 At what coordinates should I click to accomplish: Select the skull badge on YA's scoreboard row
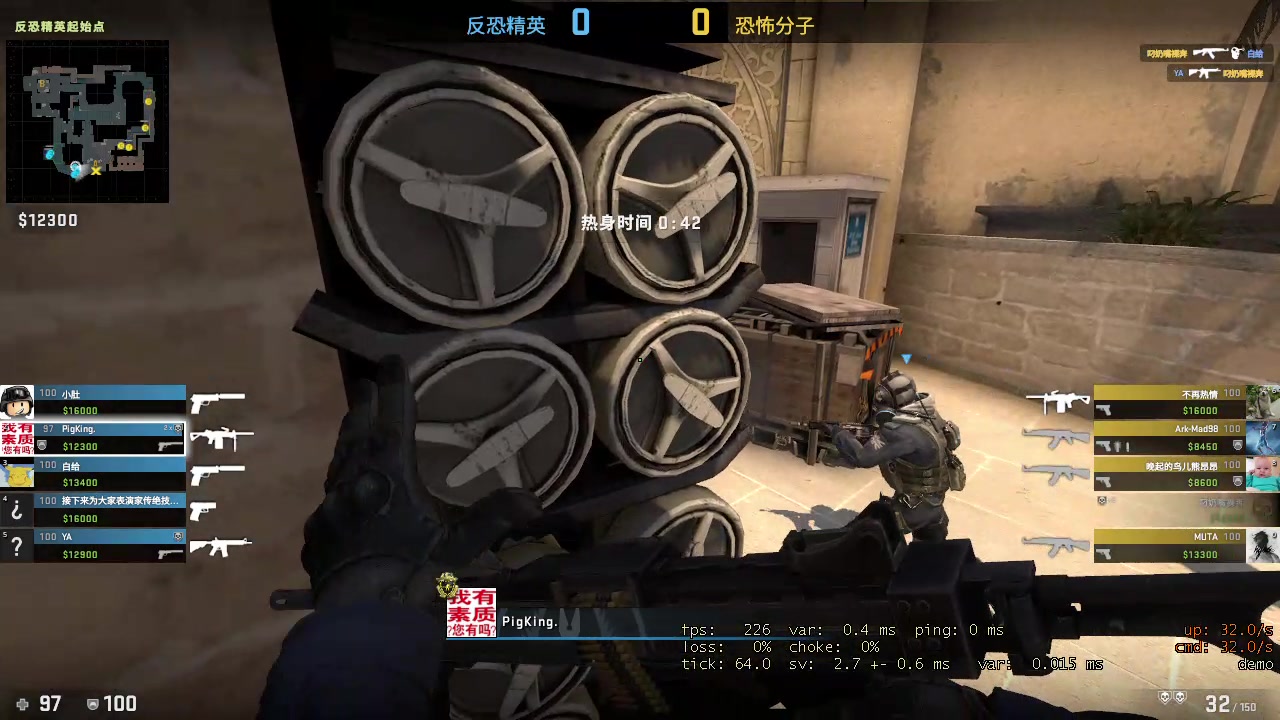pyautogui.click(x=178, y=536)
